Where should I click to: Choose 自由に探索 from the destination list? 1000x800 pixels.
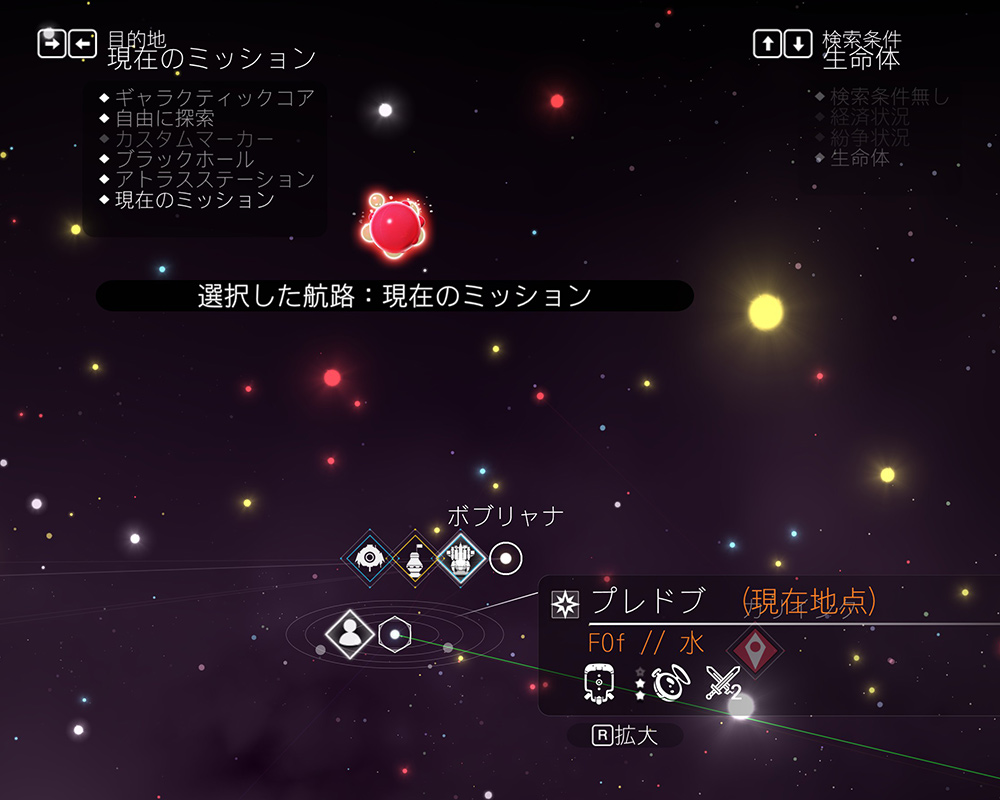pyautogui.click(x=165, y=118)
